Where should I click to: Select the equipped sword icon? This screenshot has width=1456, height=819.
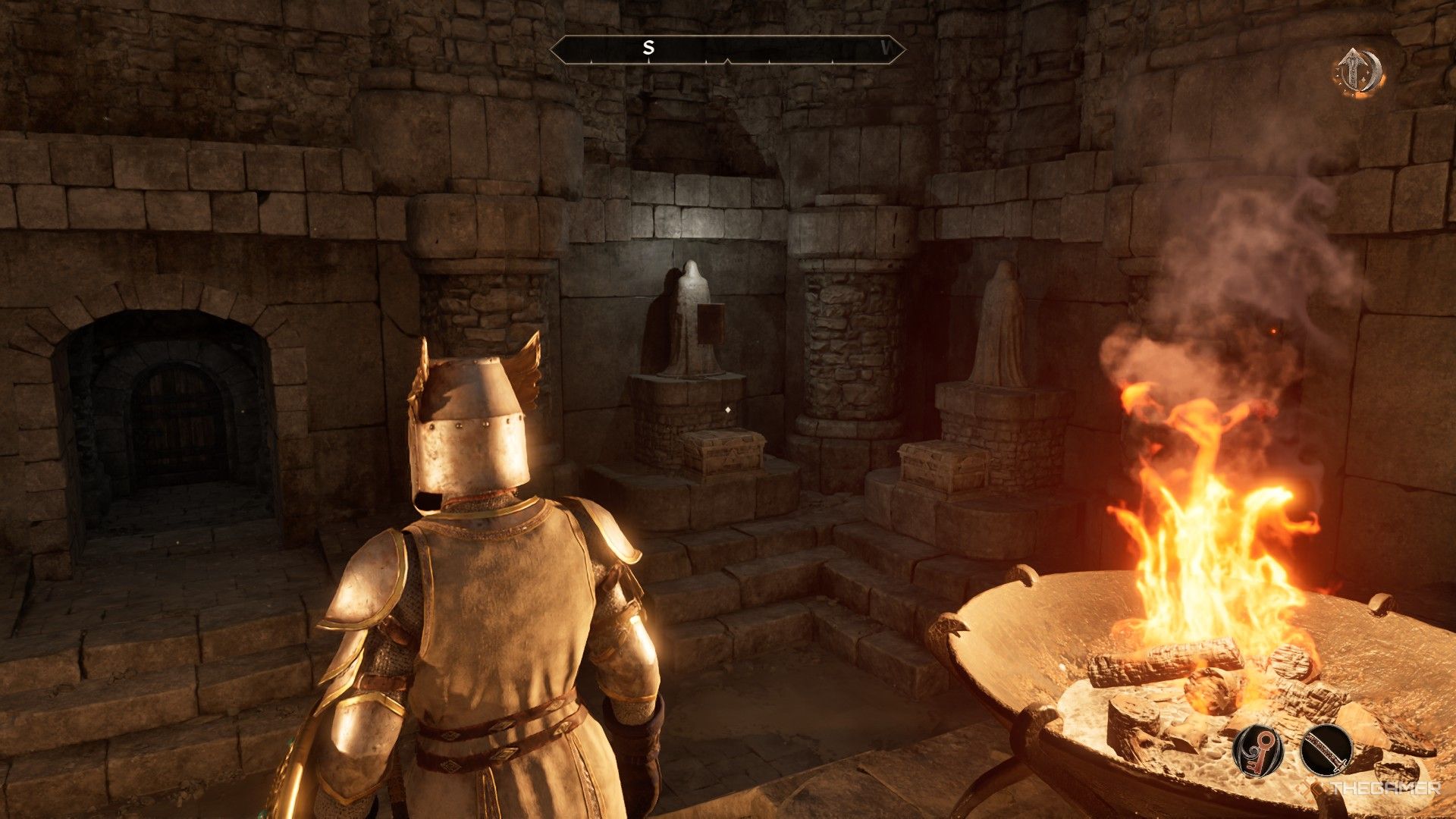[x=1326, y=751]
